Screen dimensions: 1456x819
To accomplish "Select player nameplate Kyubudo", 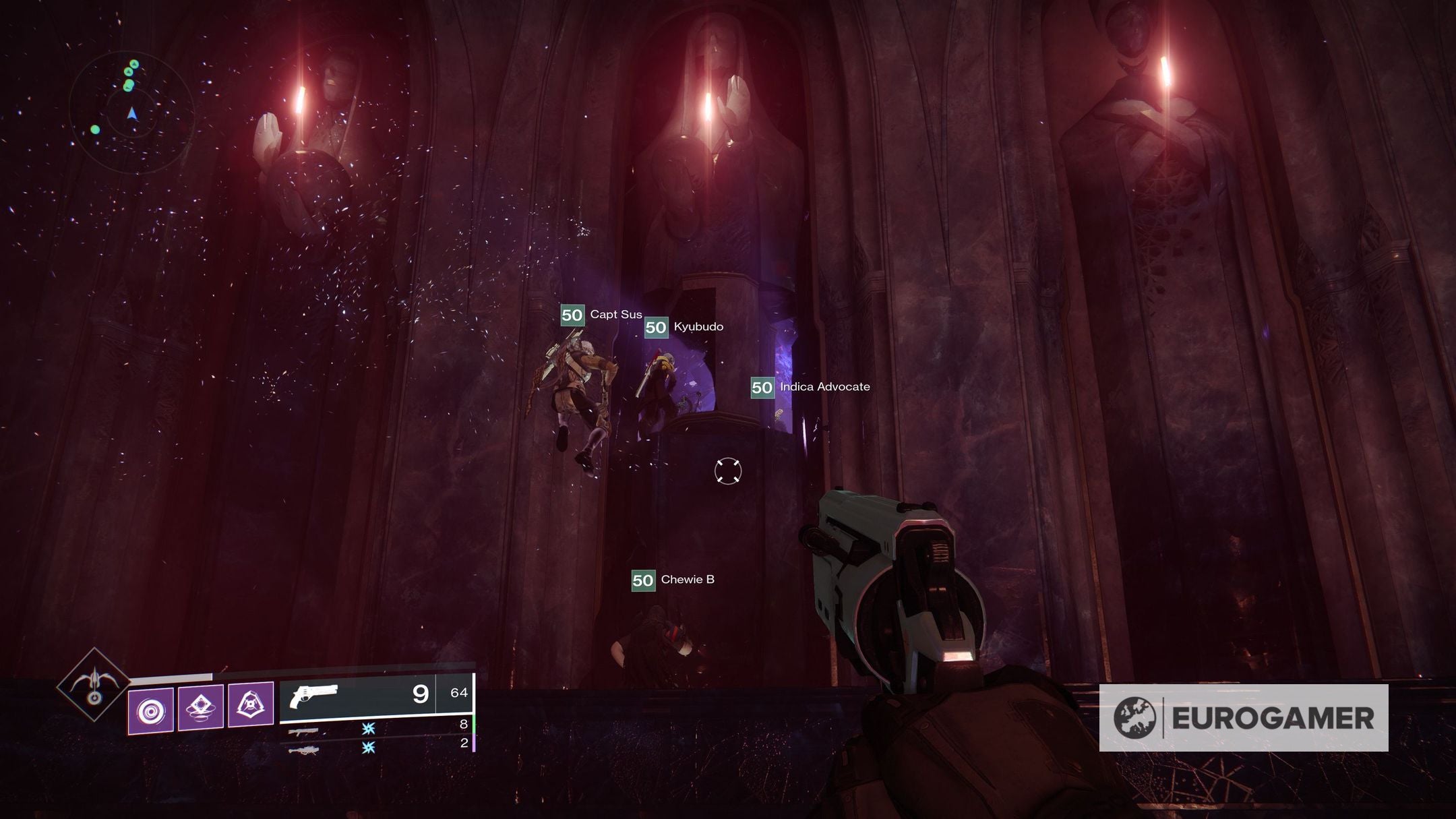I will point(684,327).
